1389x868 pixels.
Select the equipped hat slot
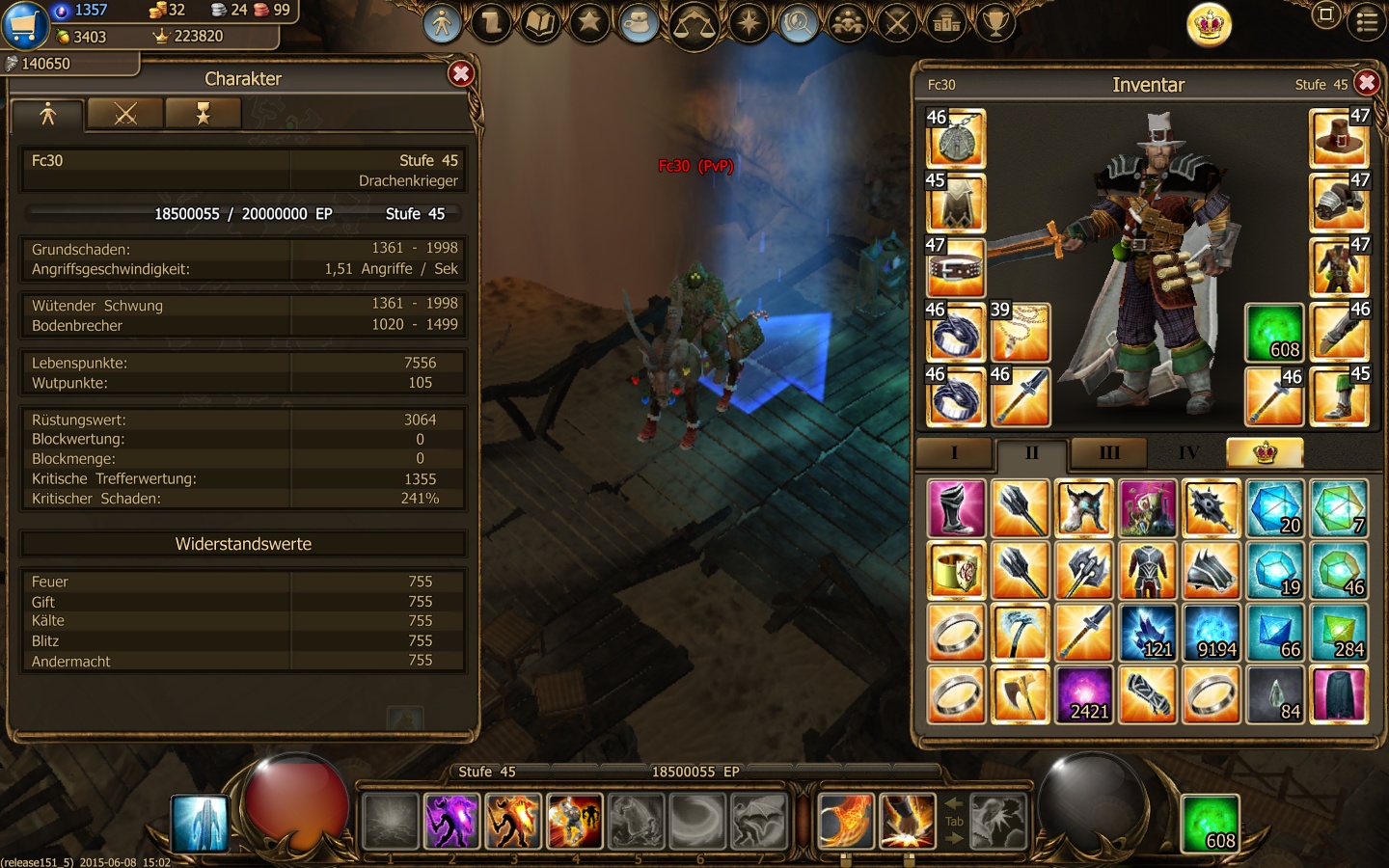[x=1339, y=138]
